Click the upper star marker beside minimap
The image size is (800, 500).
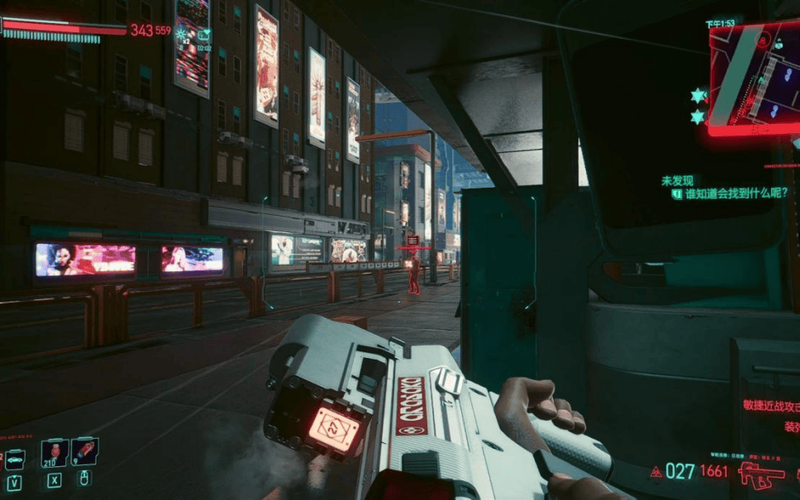pos(697,96)
